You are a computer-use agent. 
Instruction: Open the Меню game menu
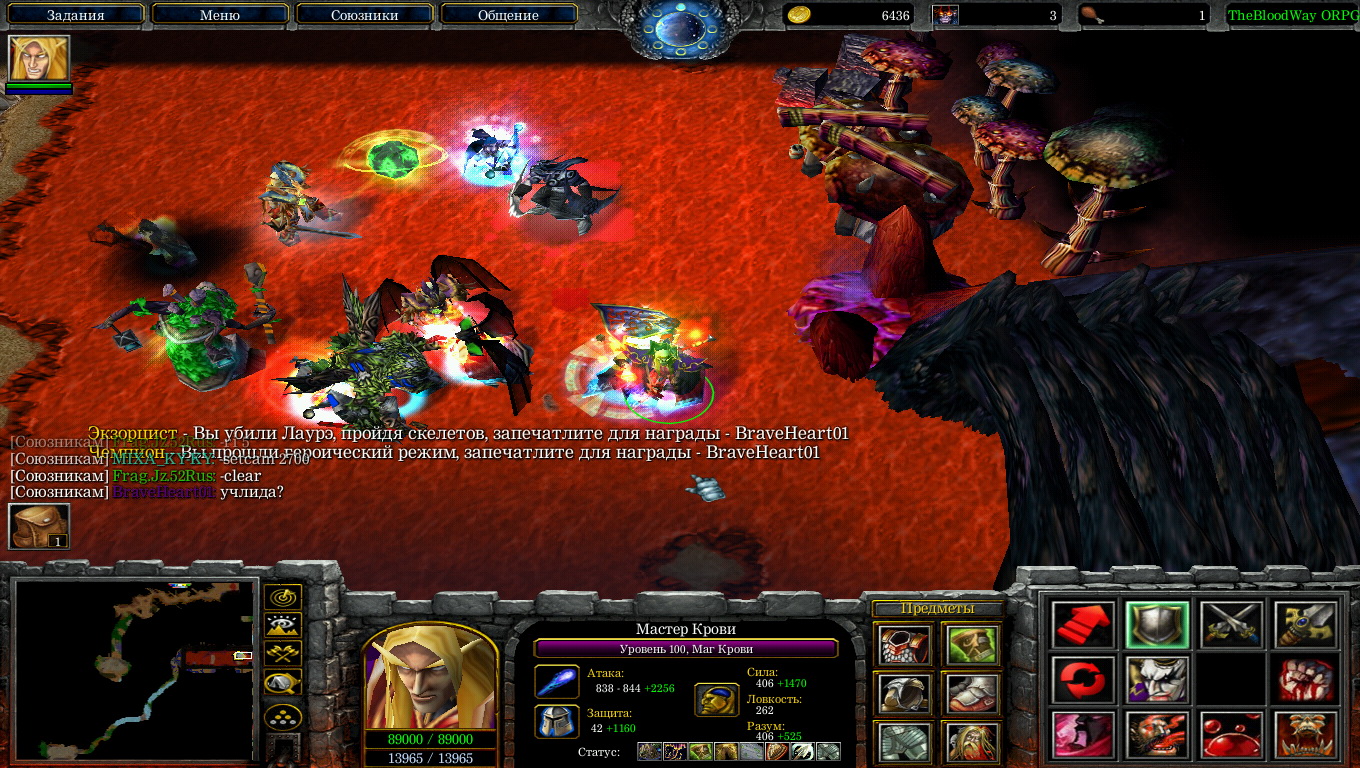[x=220, y=15]
